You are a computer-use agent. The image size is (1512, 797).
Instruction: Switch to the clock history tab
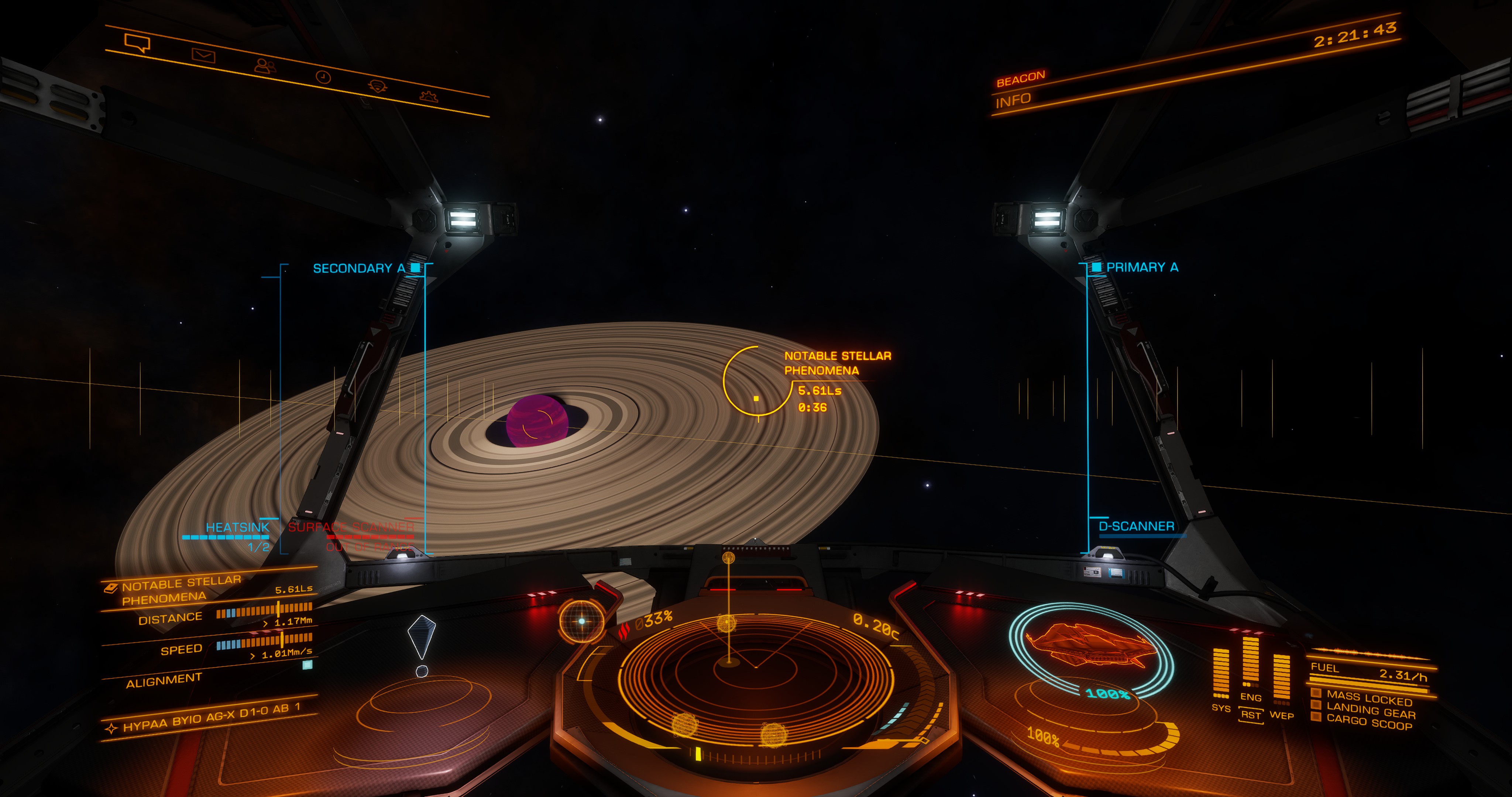point(323,77)
